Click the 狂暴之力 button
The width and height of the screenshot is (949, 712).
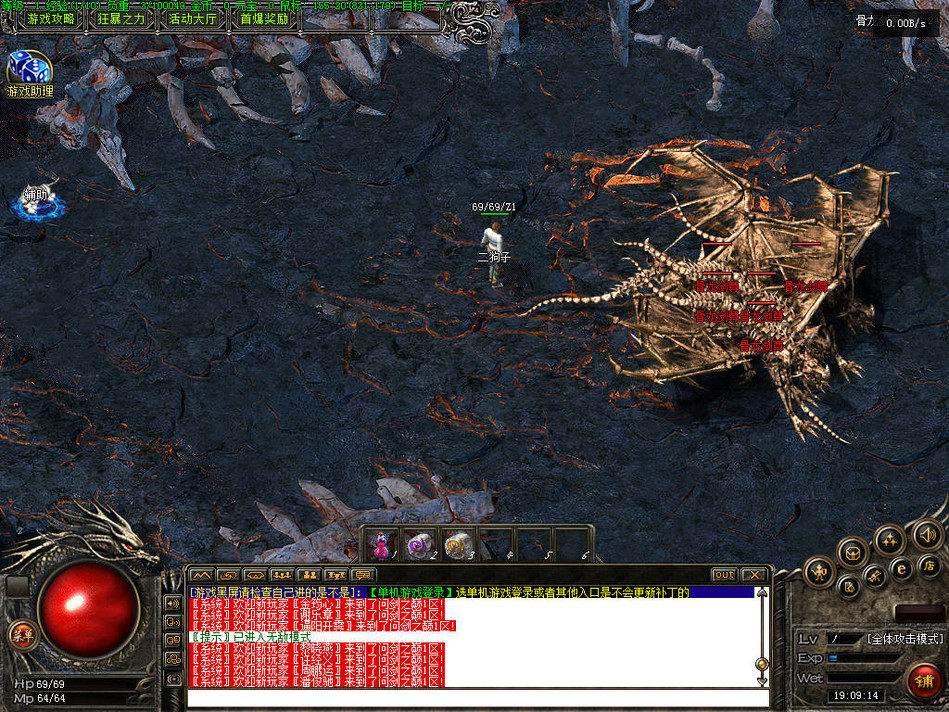point(121,18)
